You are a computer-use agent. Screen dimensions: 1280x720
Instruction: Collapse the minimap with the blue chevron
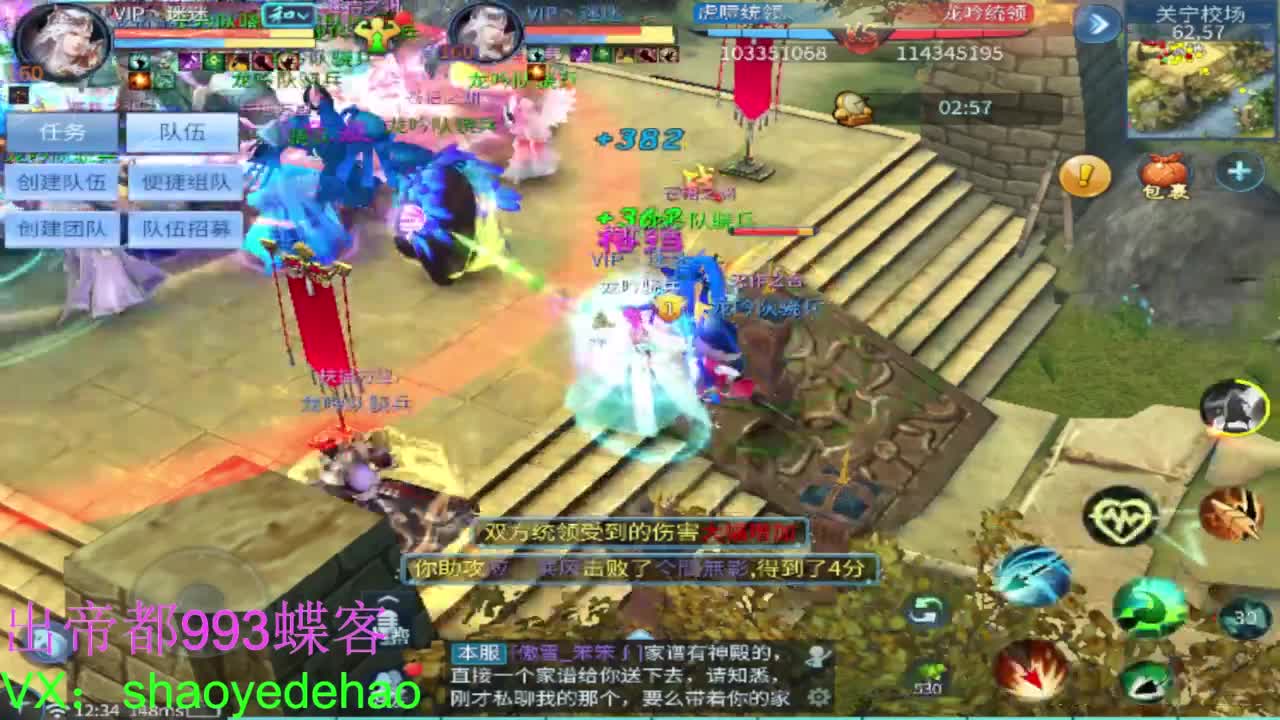pos(1098,22)
